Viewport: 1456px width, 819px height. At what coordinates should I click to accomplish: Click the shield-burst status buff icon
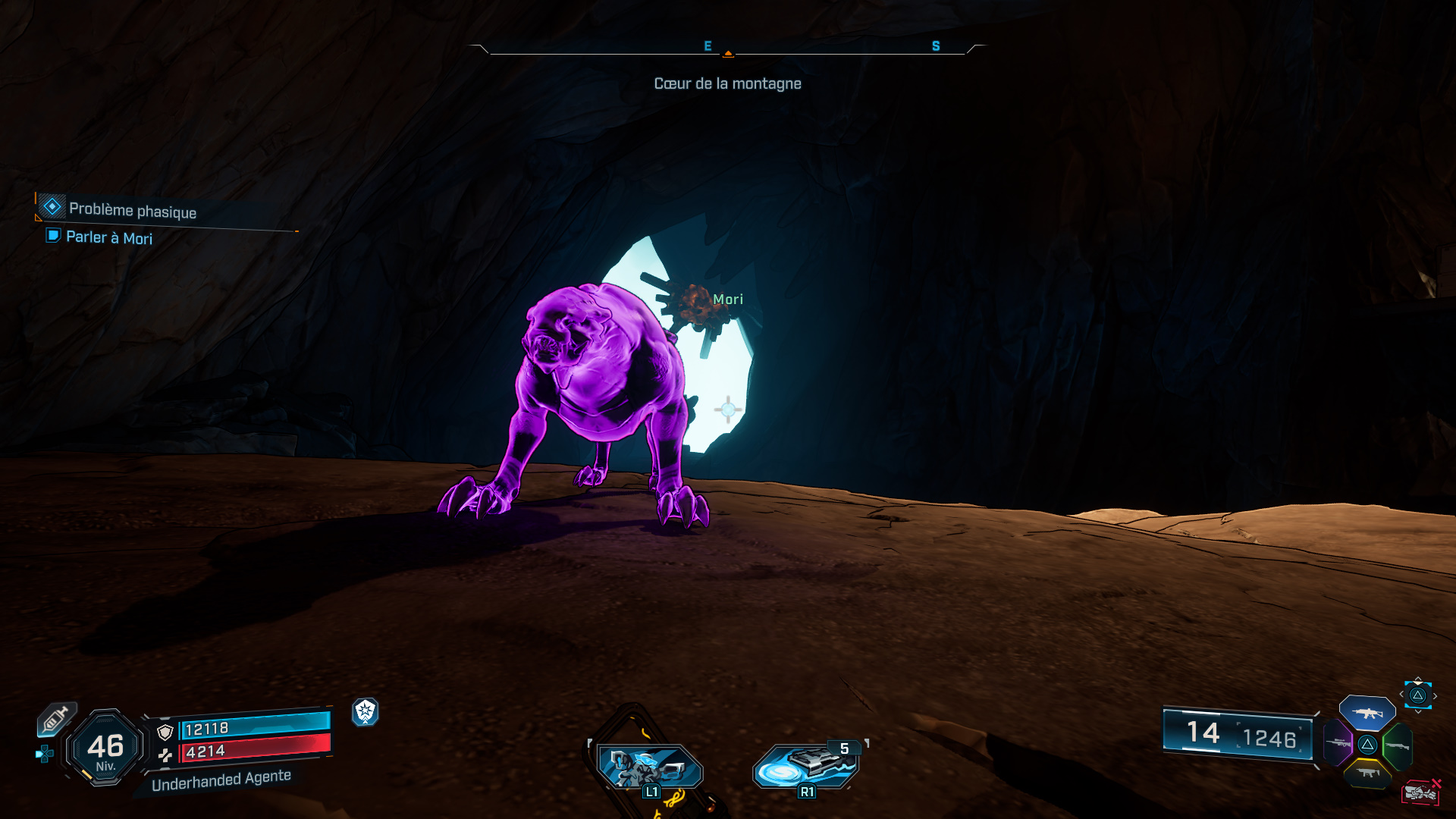click(x=366, y=711)
